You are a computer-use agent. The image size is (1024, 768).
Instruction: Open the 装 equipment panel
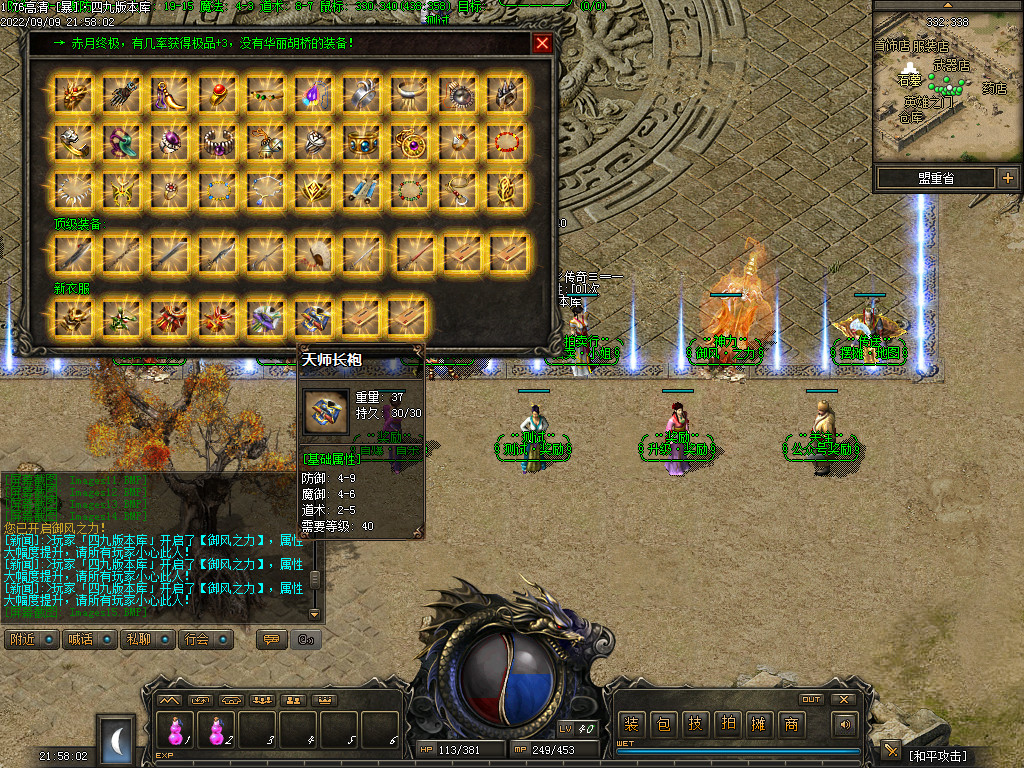631,725
